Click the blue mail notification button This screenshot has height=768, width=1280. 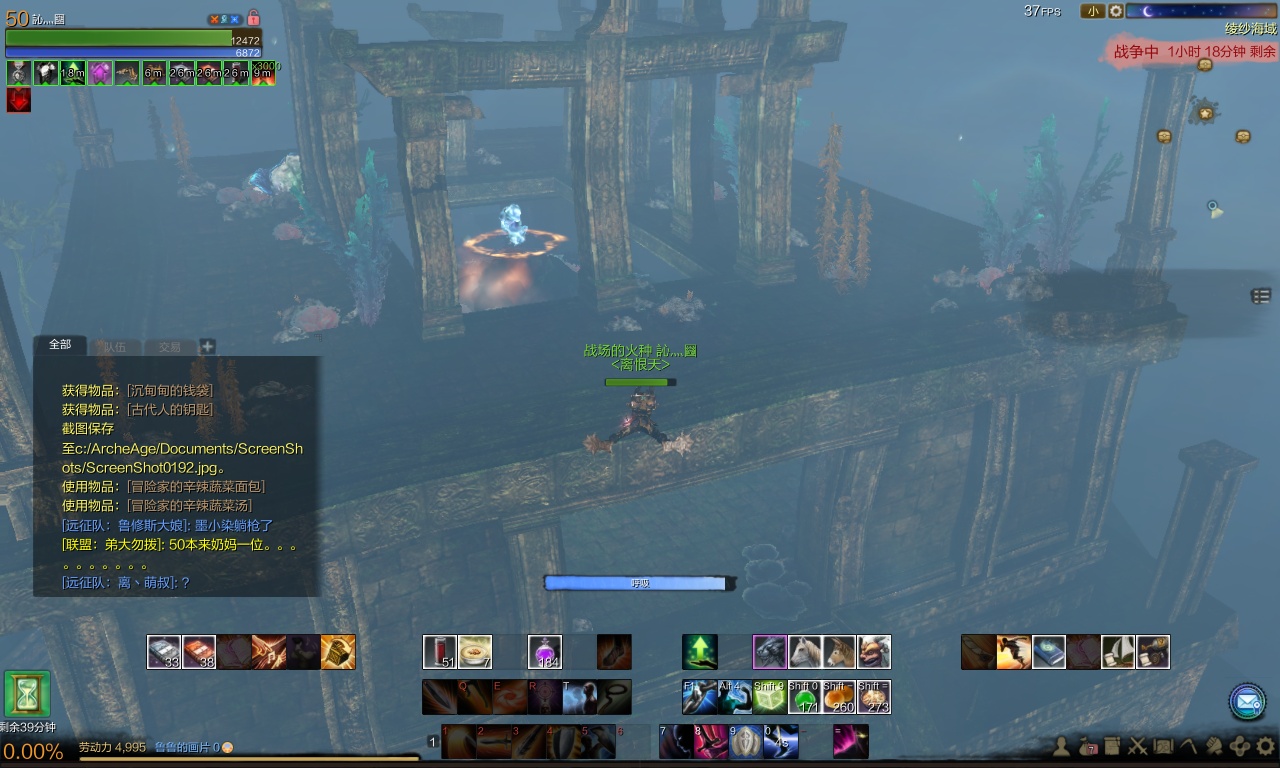[1247, 701]
